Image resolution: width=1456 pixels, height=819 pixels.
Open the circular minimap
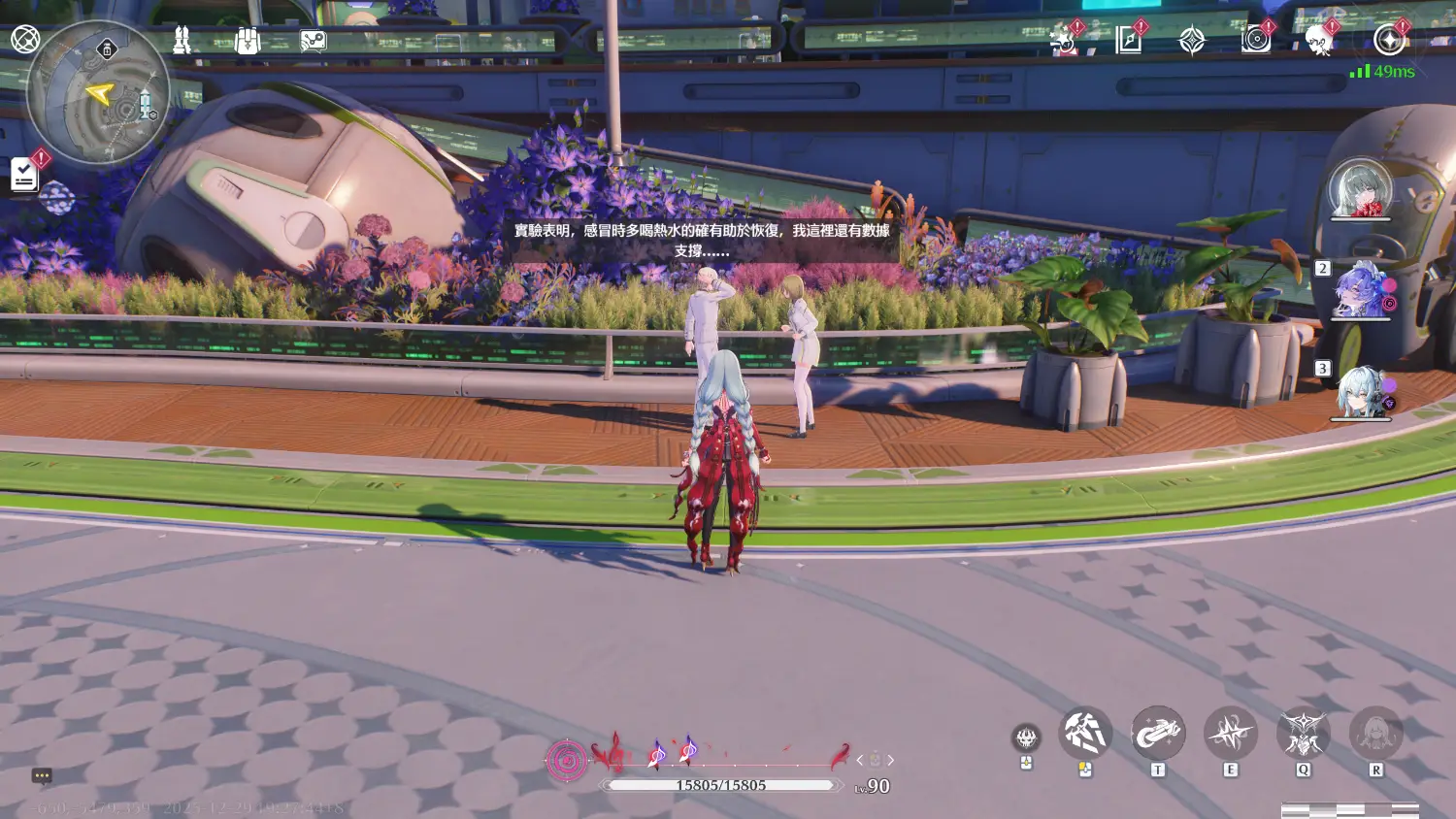[98, 94]
